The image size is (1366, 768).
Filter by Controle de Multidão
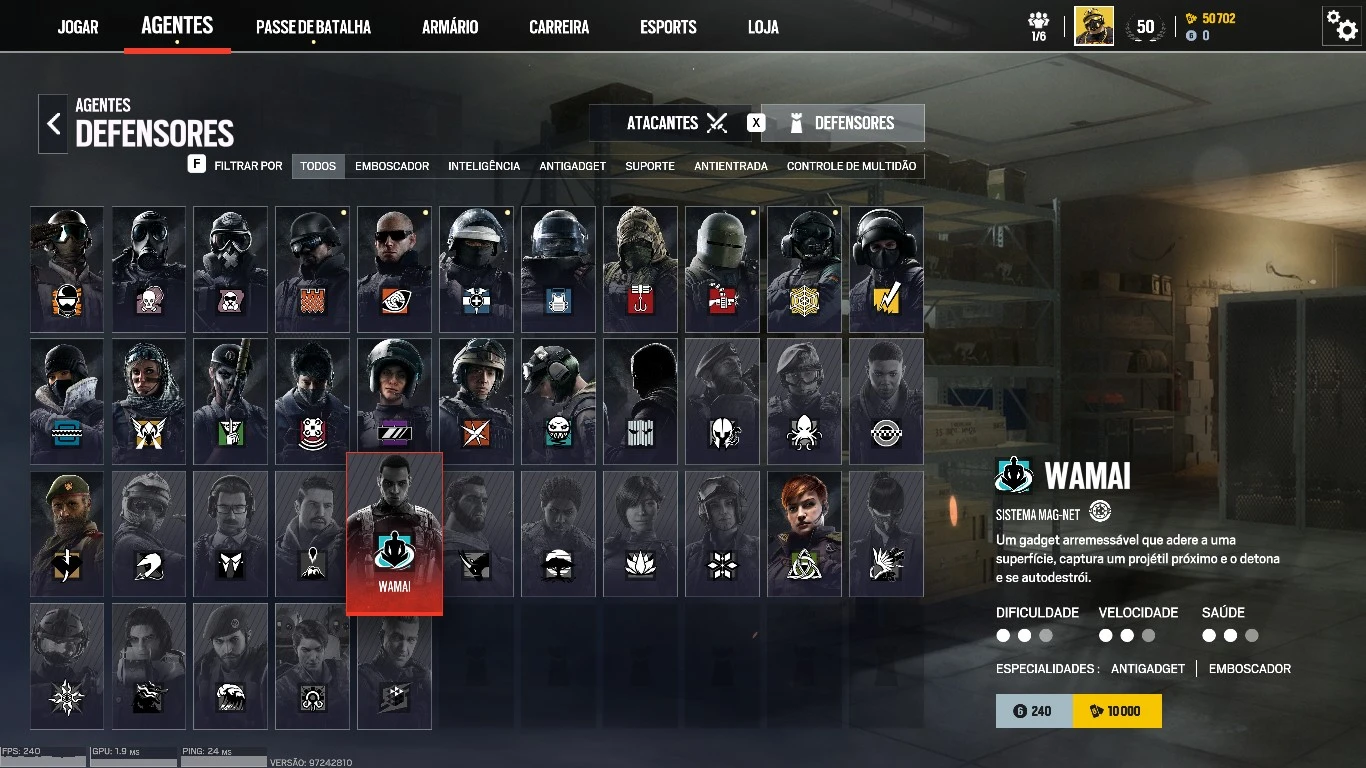tap(851, 166)
